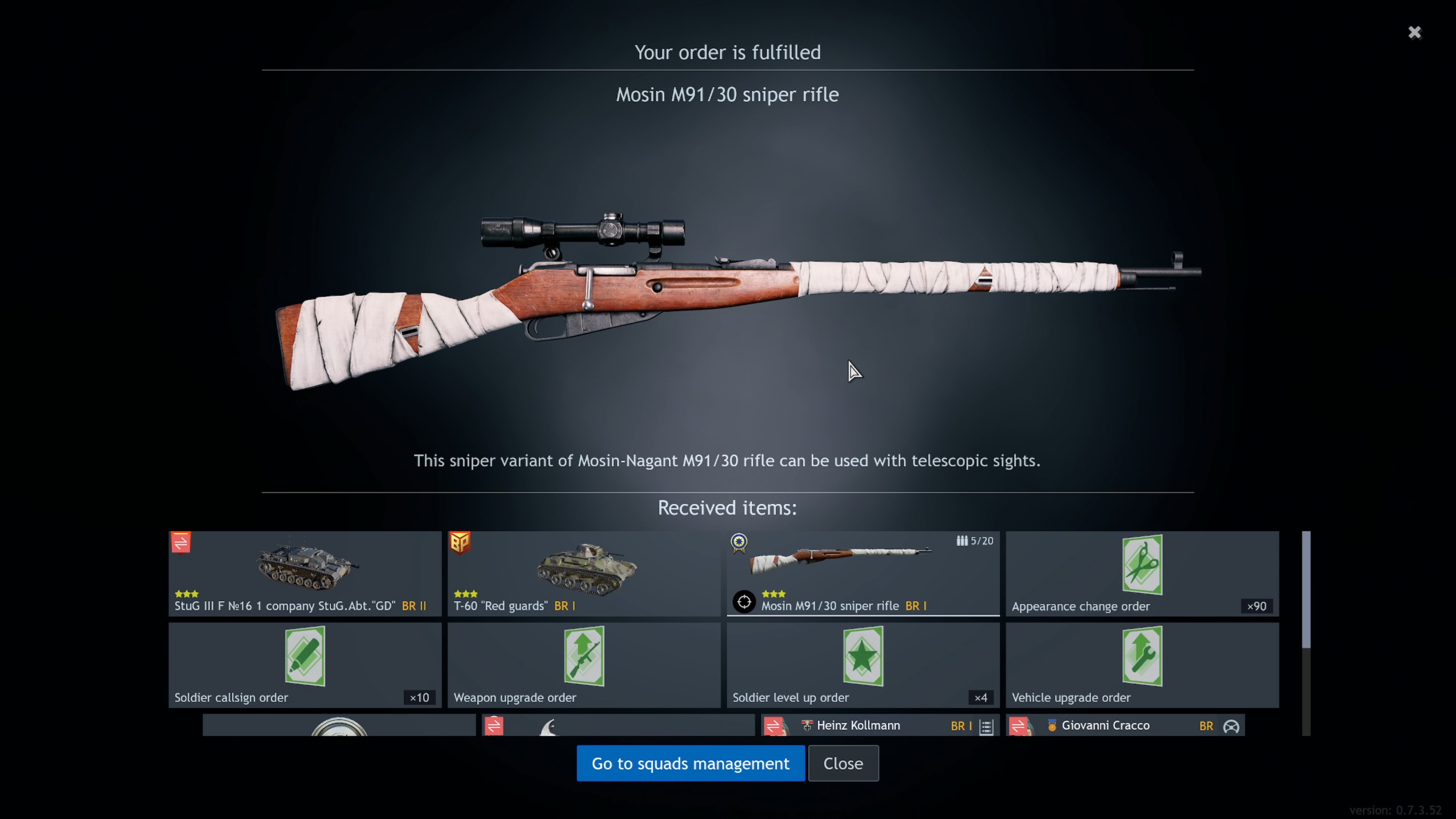
Task: Select the T-60 "Red guards" tank
Action: point(584,573)
